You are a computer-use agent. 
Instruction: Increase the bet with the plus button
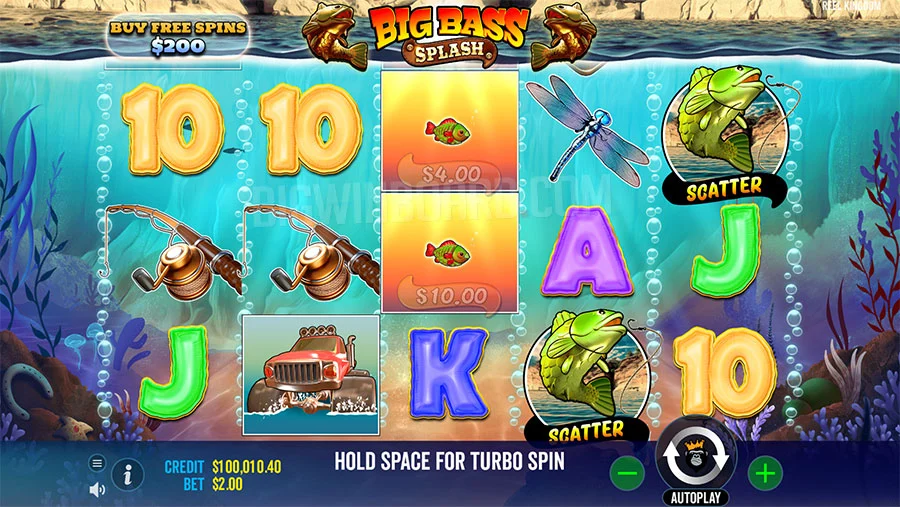(765, 473)
